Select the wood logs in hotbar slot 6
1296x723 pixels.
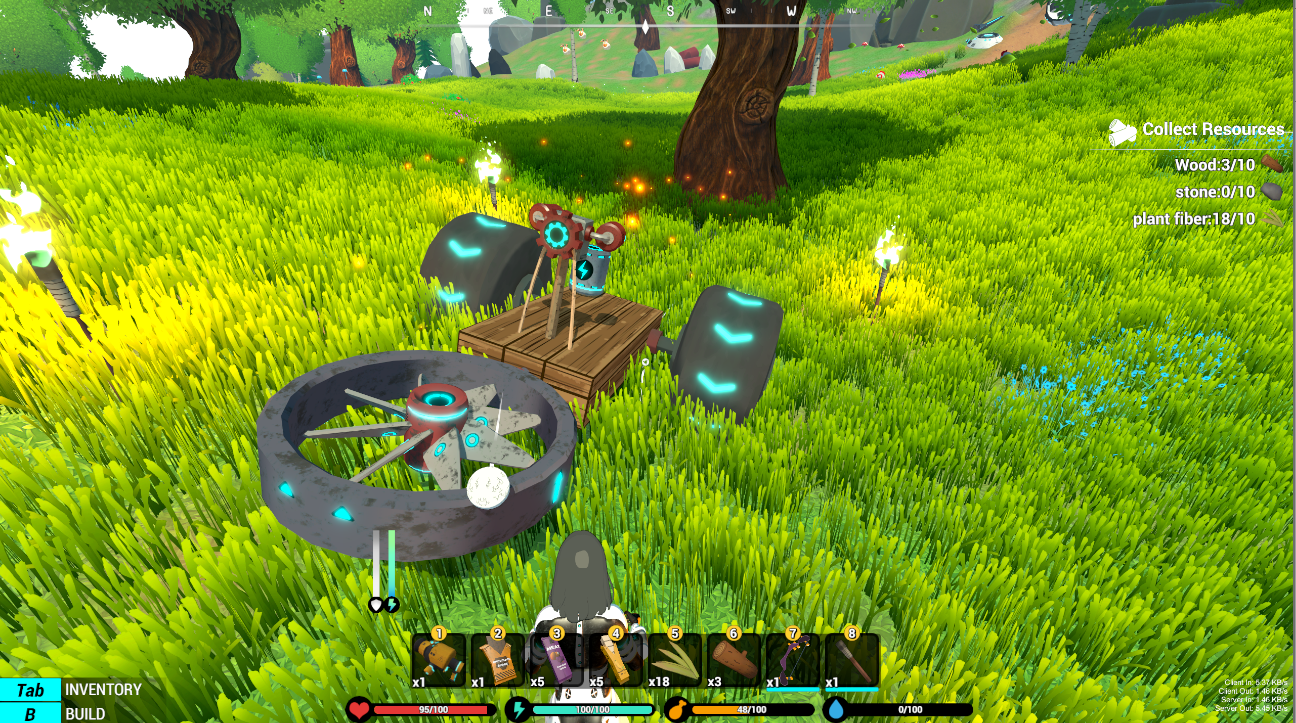point(733,660)
